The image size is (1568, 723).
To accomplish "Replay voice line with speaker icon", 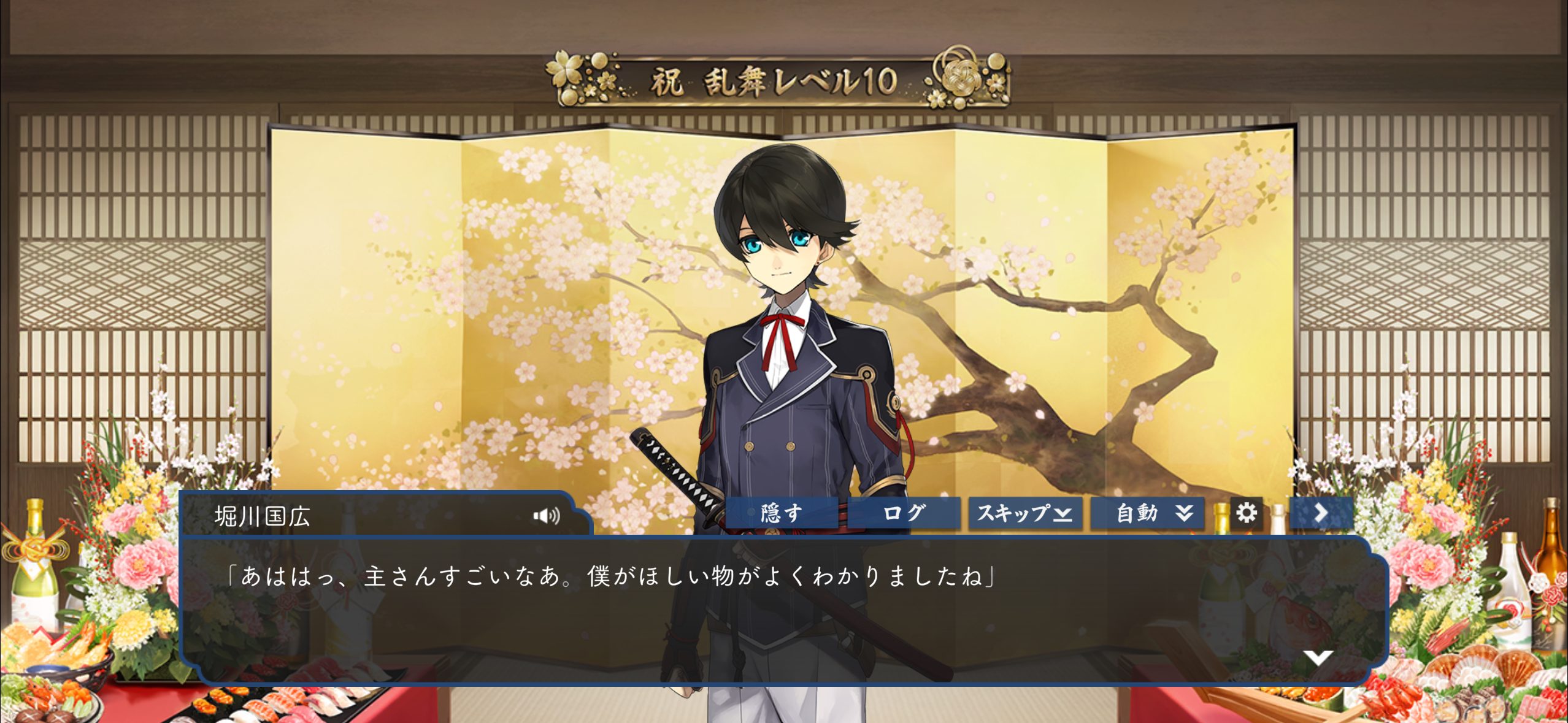I will tap(547, 516).
